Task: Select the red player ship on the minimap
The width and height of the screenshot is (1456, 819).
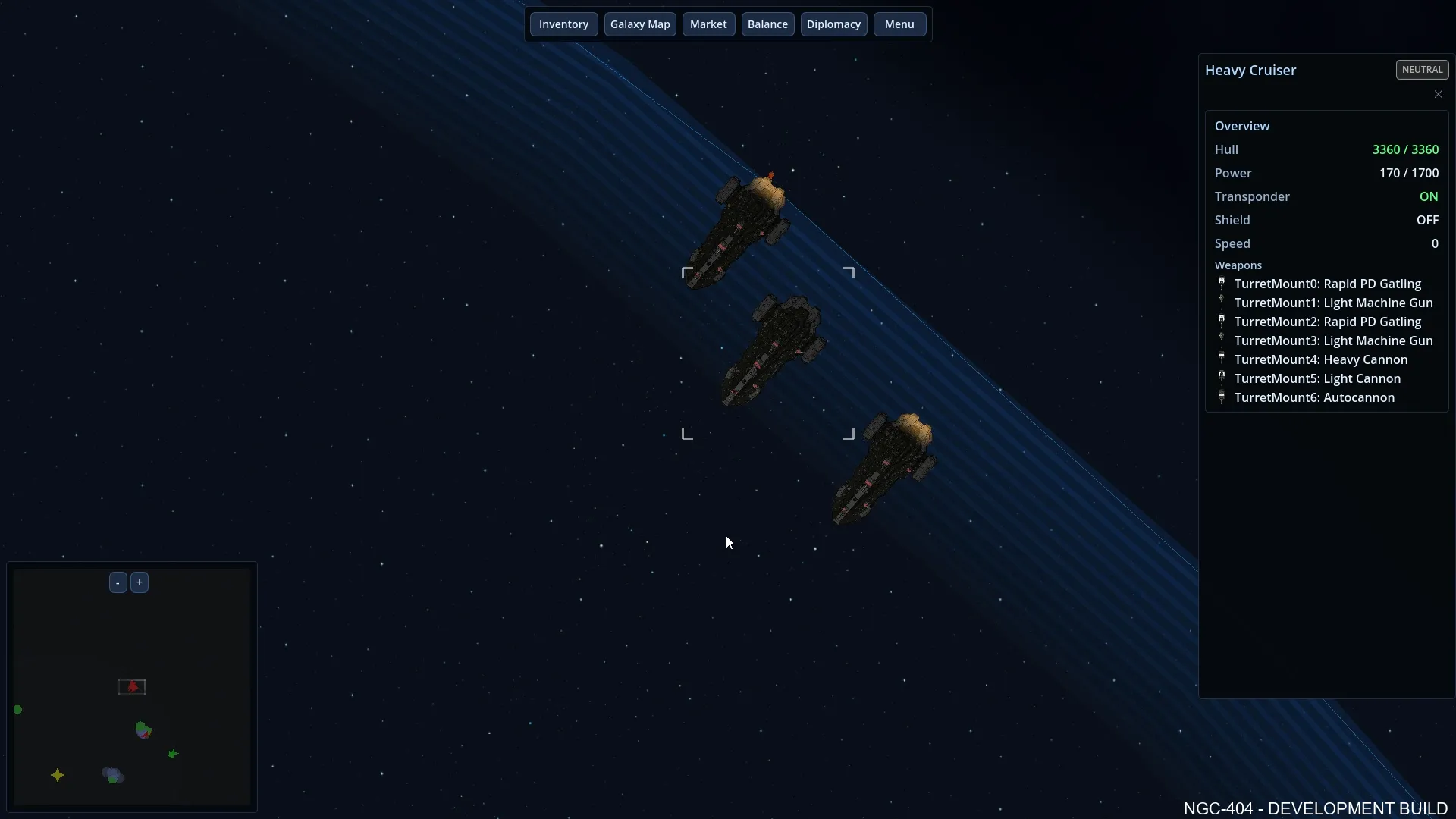Action: 132,686
